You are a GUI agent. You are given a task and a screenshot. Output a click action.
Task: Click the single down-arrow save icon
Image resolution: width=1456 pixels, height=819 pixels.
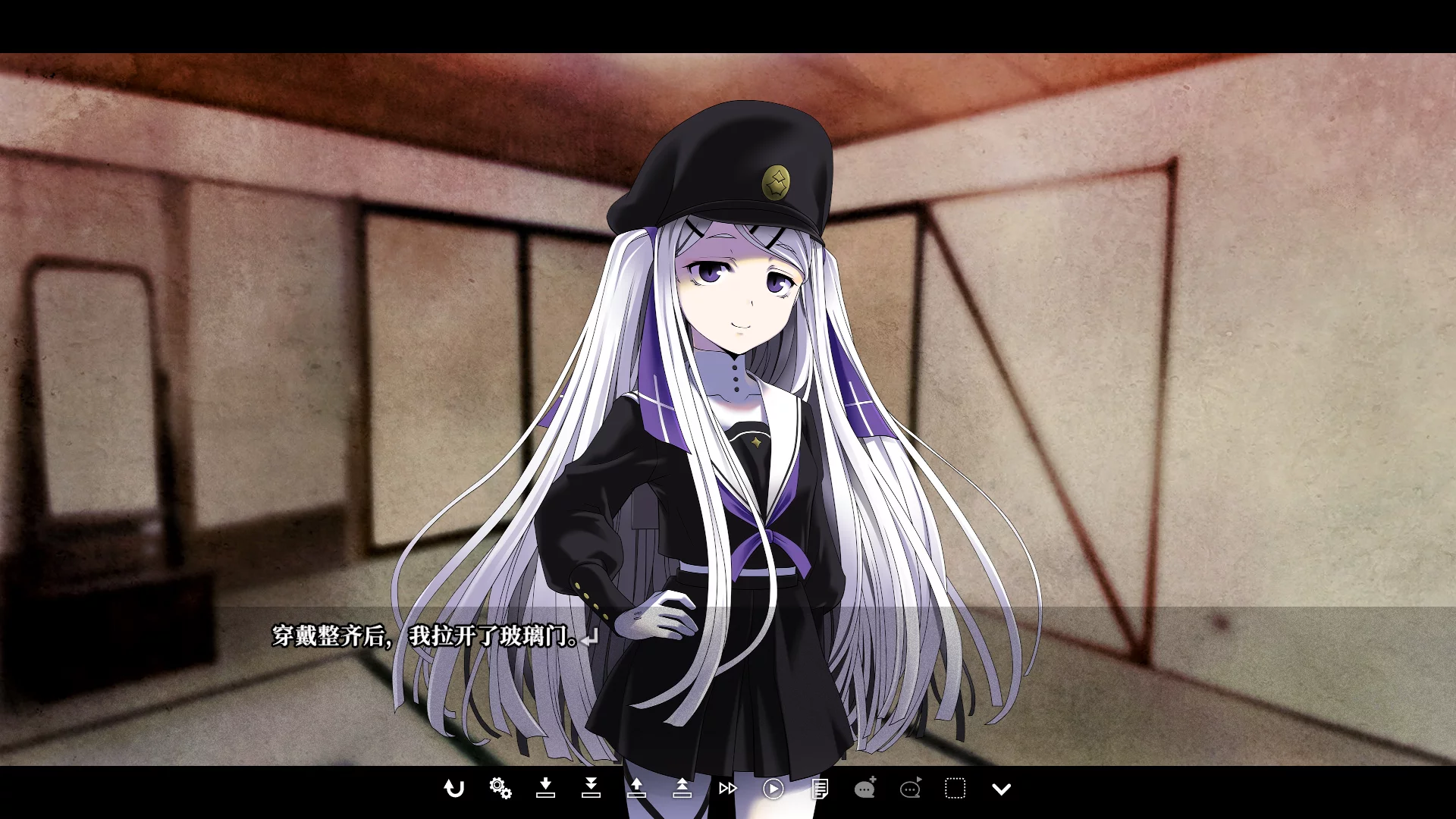pyautogui.click(x=545, y=789)
